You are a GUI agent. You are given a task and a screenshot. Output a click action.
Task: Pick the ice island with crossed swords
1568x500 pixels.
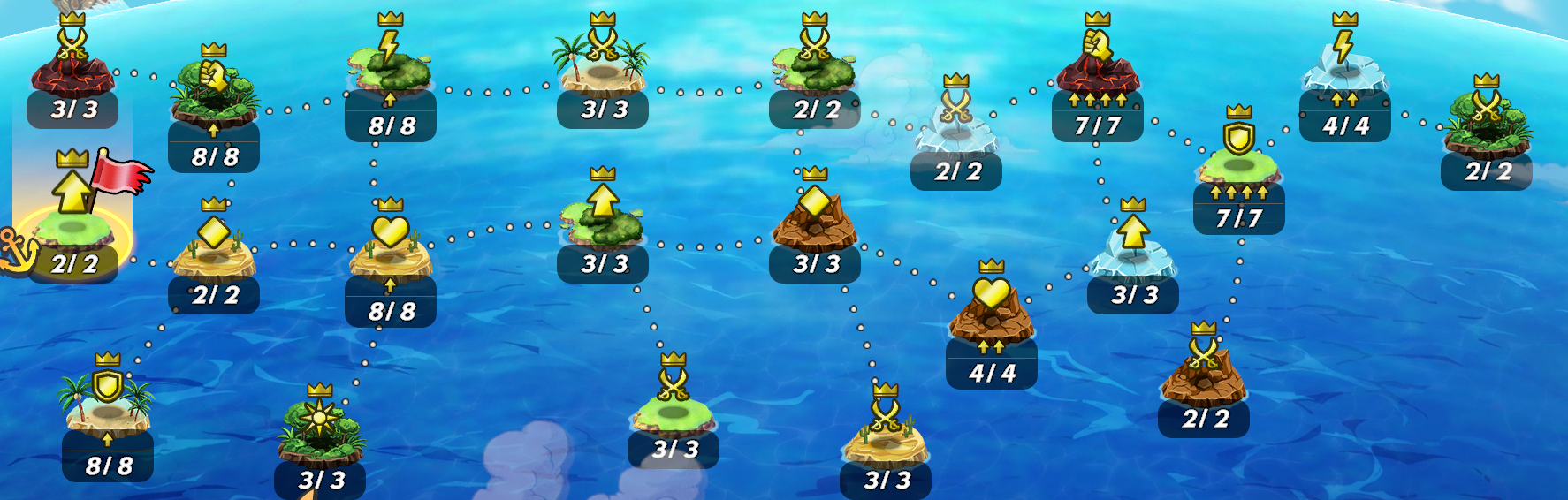[x=955, y=128]
